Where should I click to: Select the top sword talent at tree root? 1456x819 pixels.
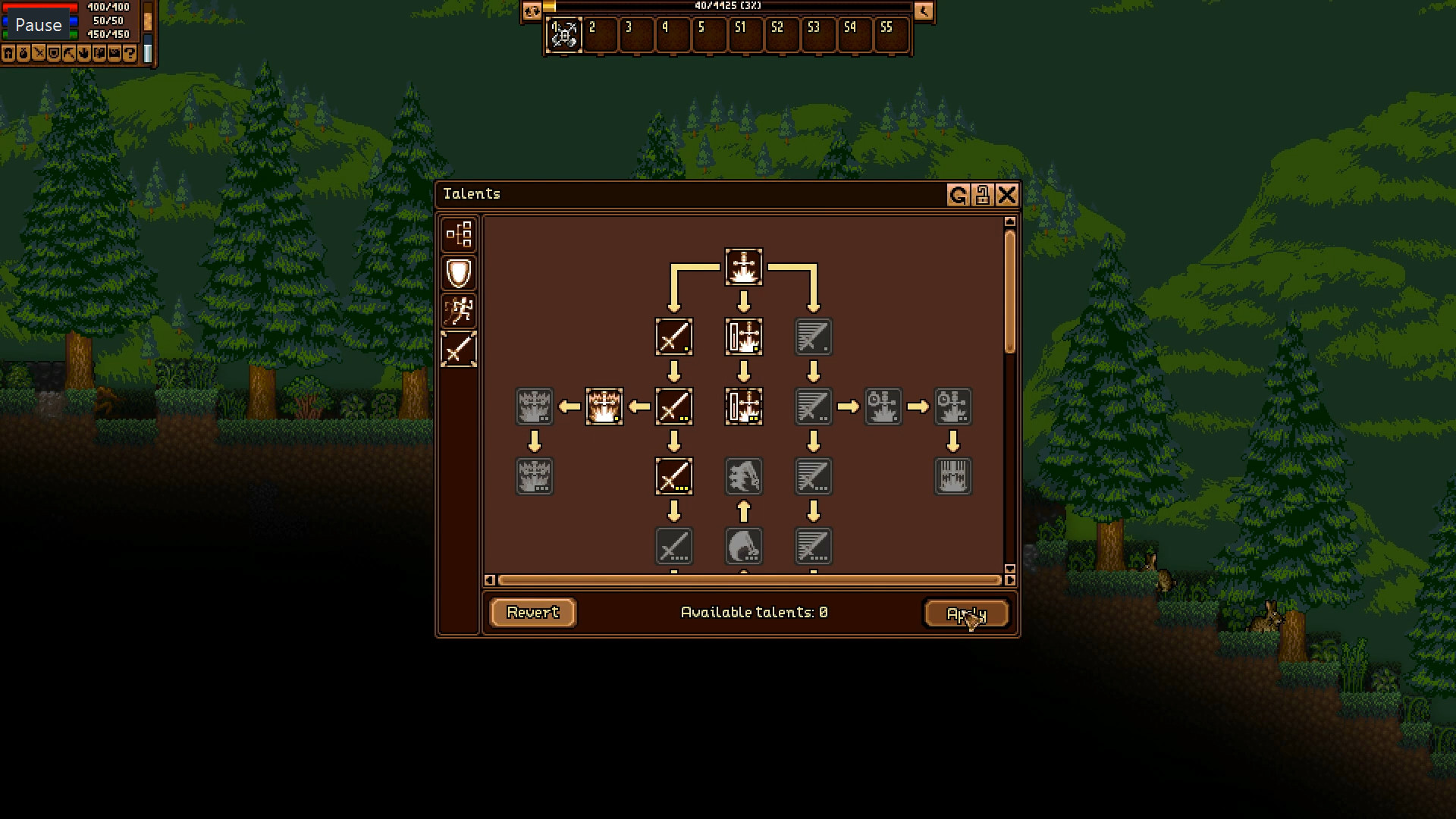point(743,267)
